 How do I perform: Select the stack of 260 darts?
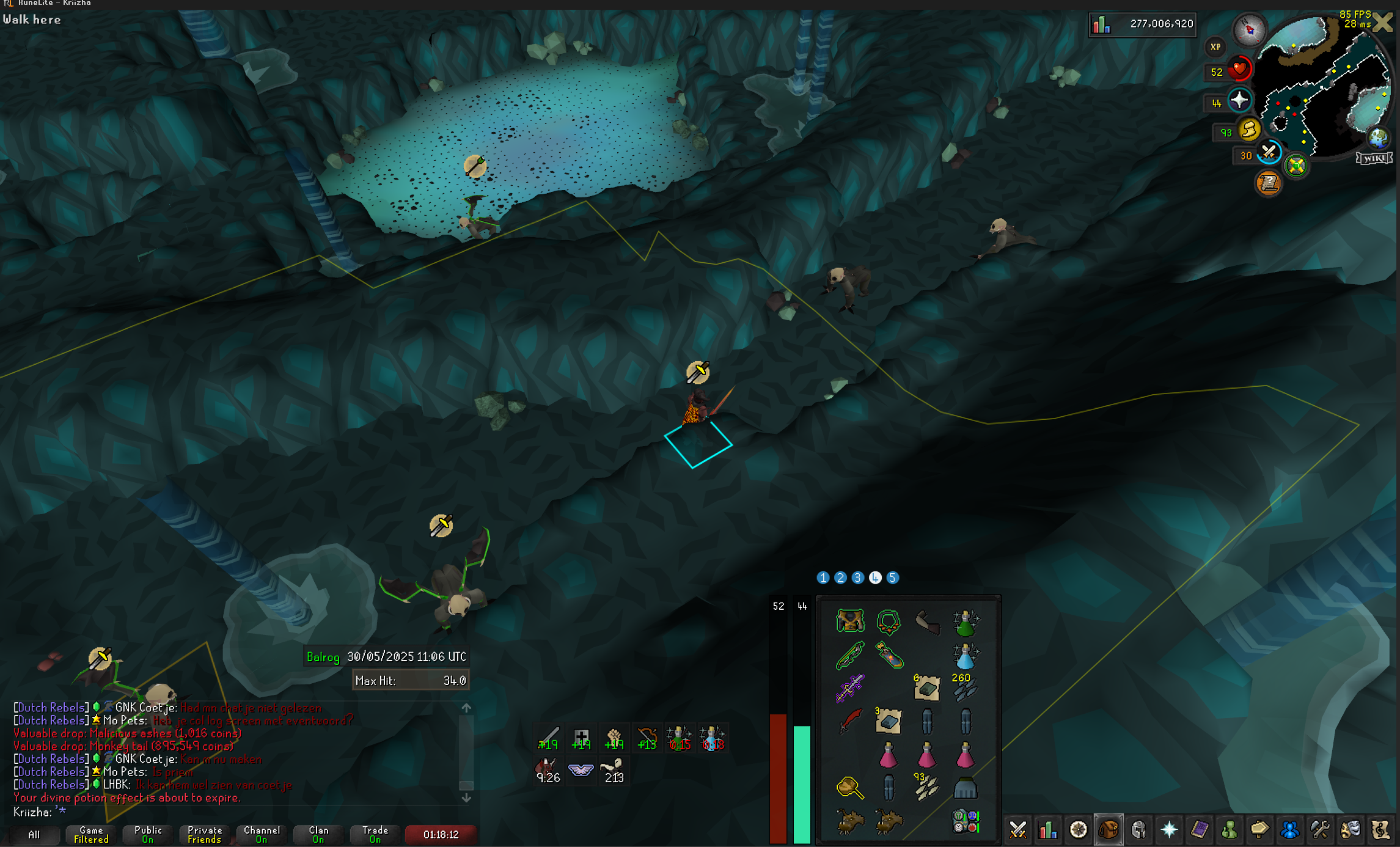click(966, 689)
